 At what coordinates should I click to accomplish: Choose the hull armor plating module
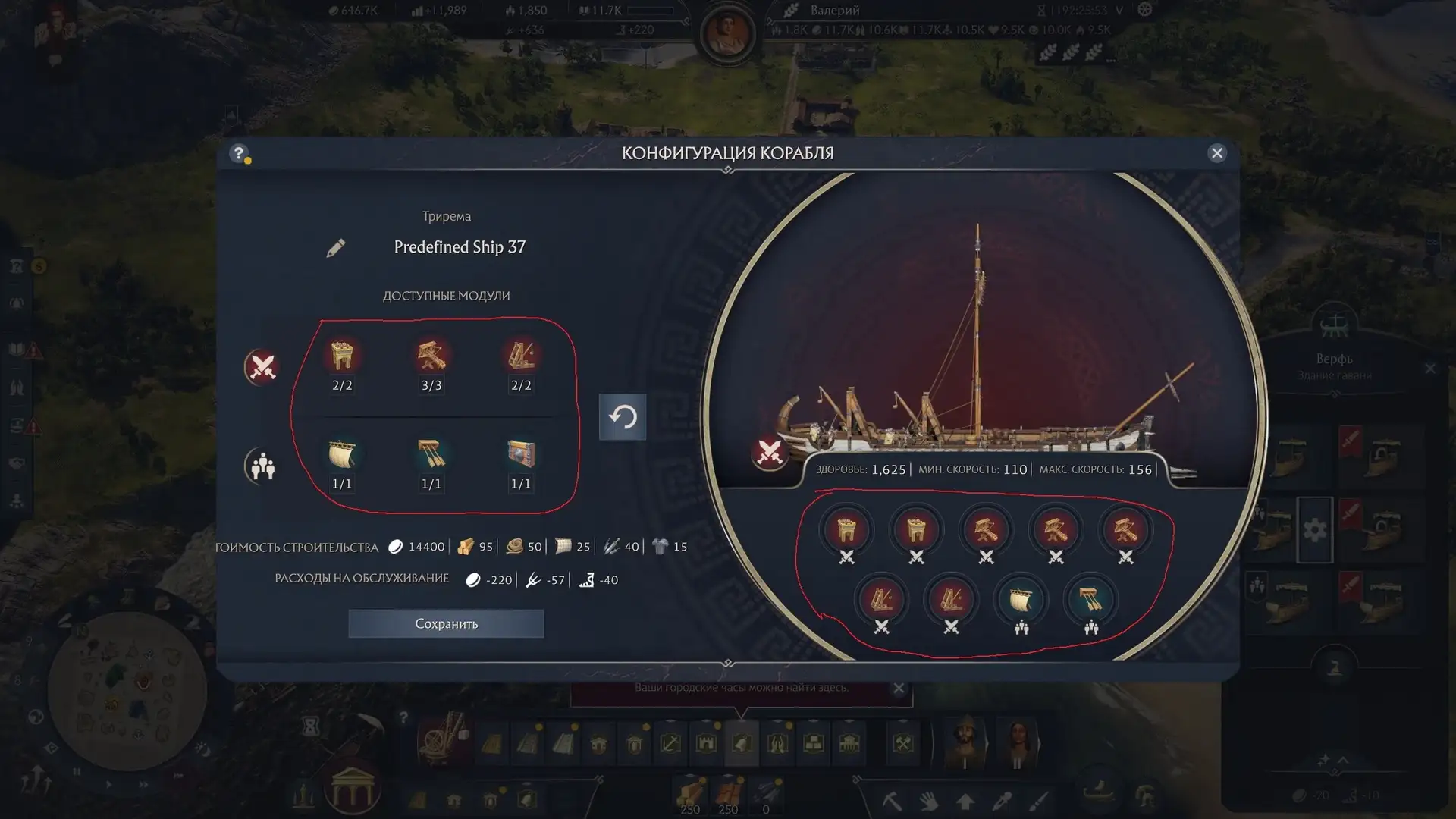click(x=521, y=455)
